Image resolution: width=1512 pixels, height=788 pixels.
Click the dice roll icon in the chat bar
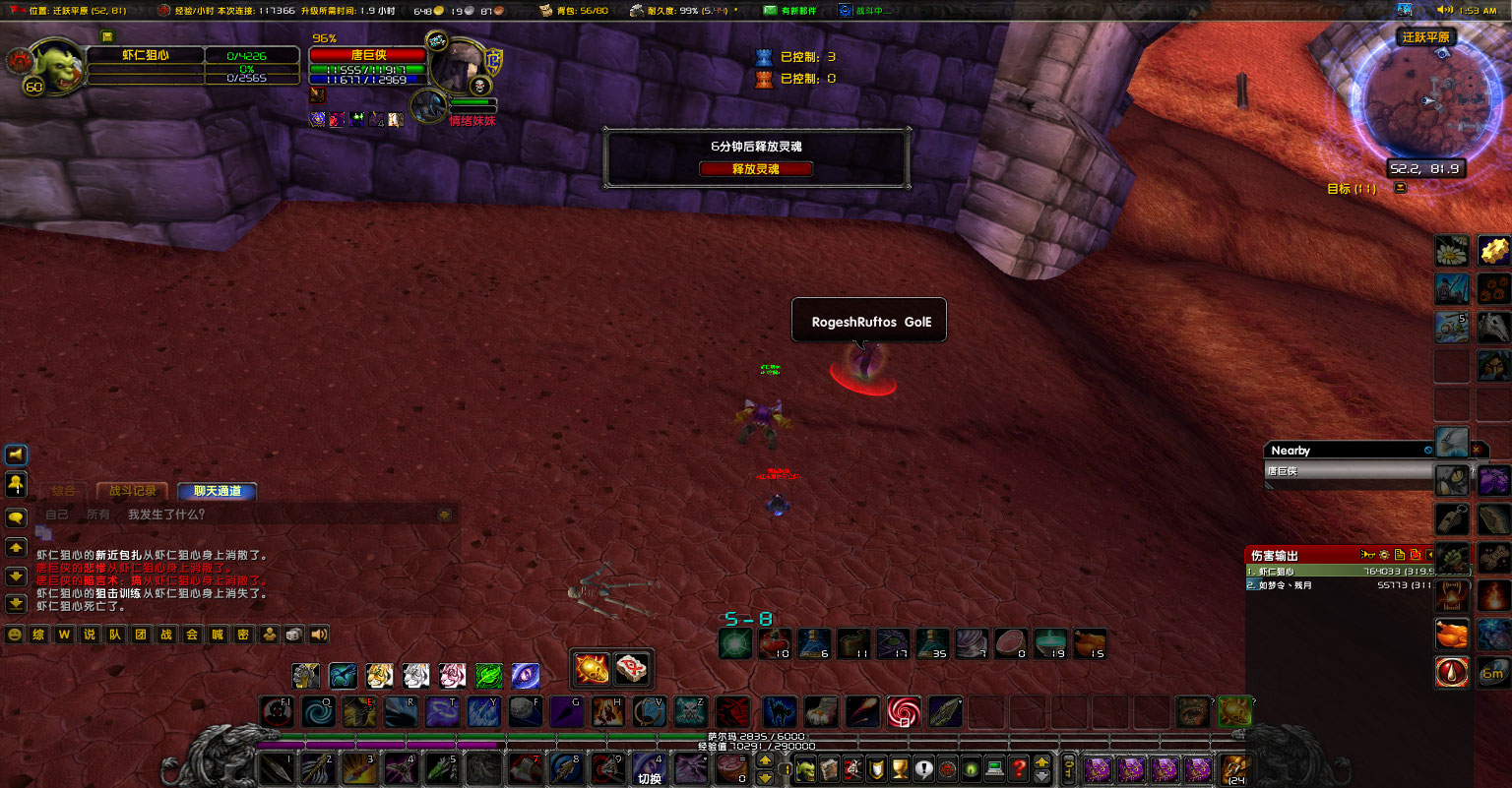coord(293,634)
